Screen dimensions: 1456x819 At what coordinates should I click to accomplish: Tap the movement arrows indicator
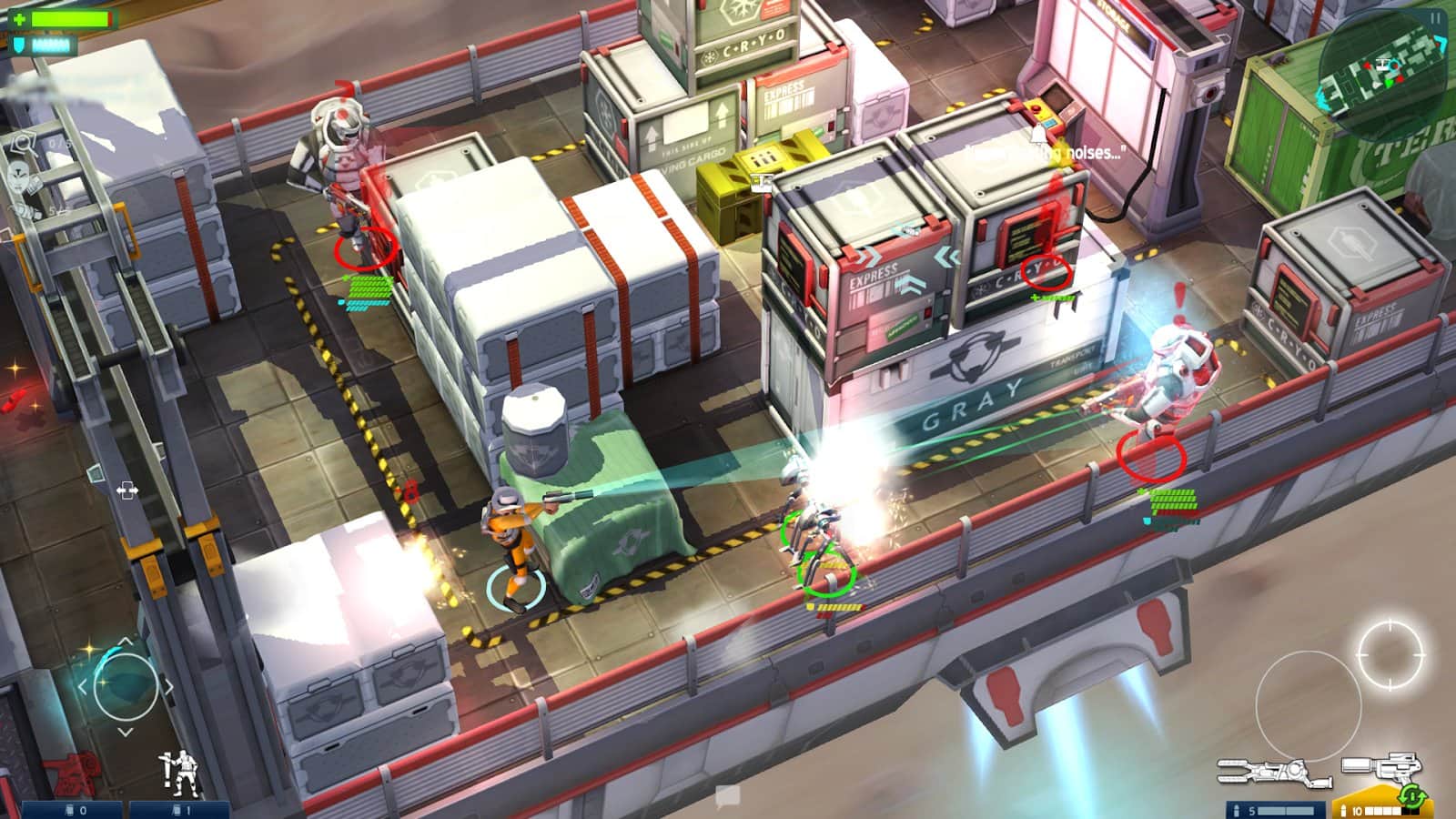(127, 490)
